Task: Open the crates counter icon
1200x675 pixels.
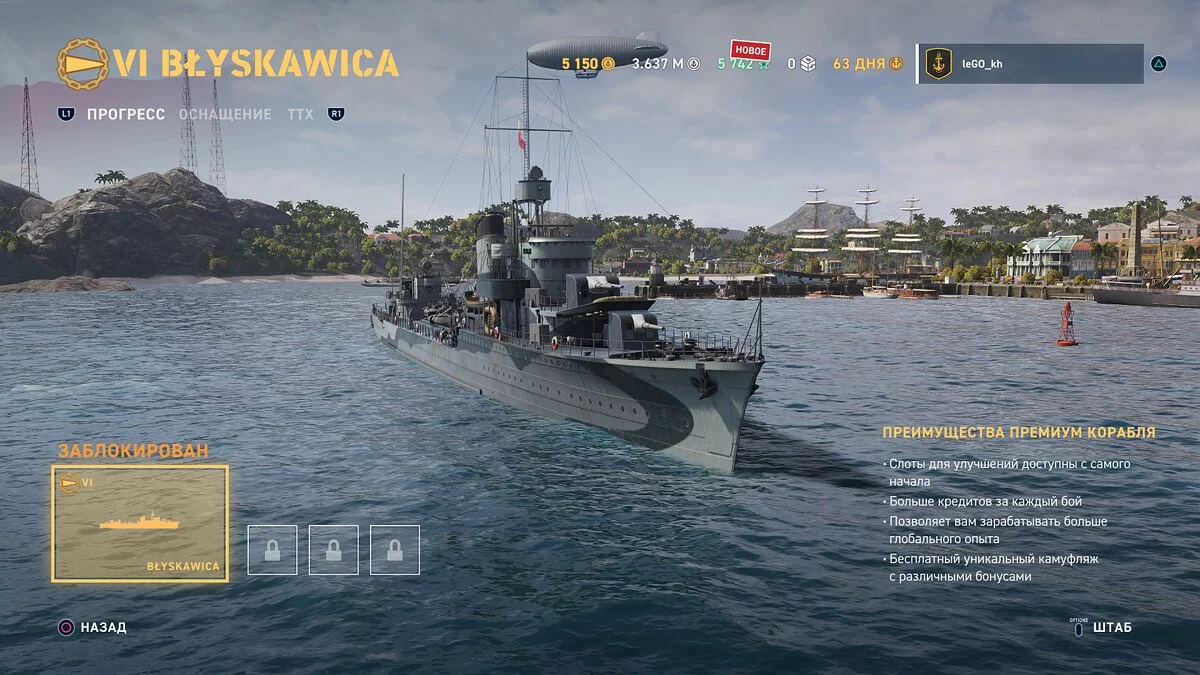Action: (807, 64)
